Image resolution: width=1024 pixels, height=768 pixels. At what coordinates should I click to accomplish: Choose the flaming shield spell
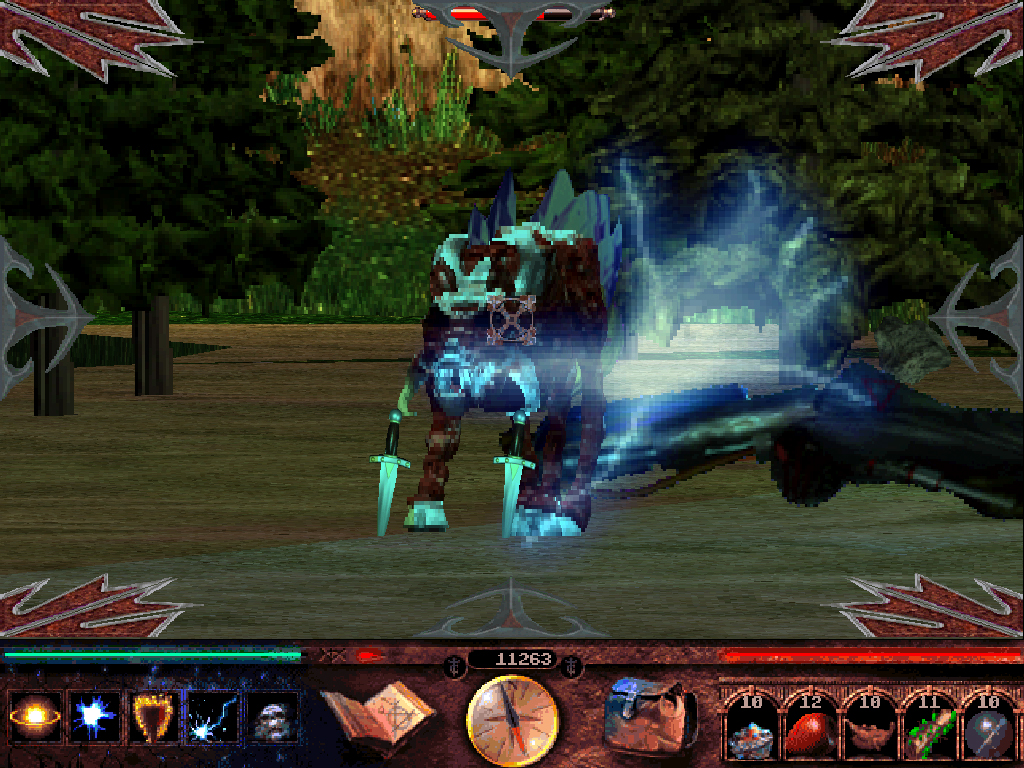(154, 717)
